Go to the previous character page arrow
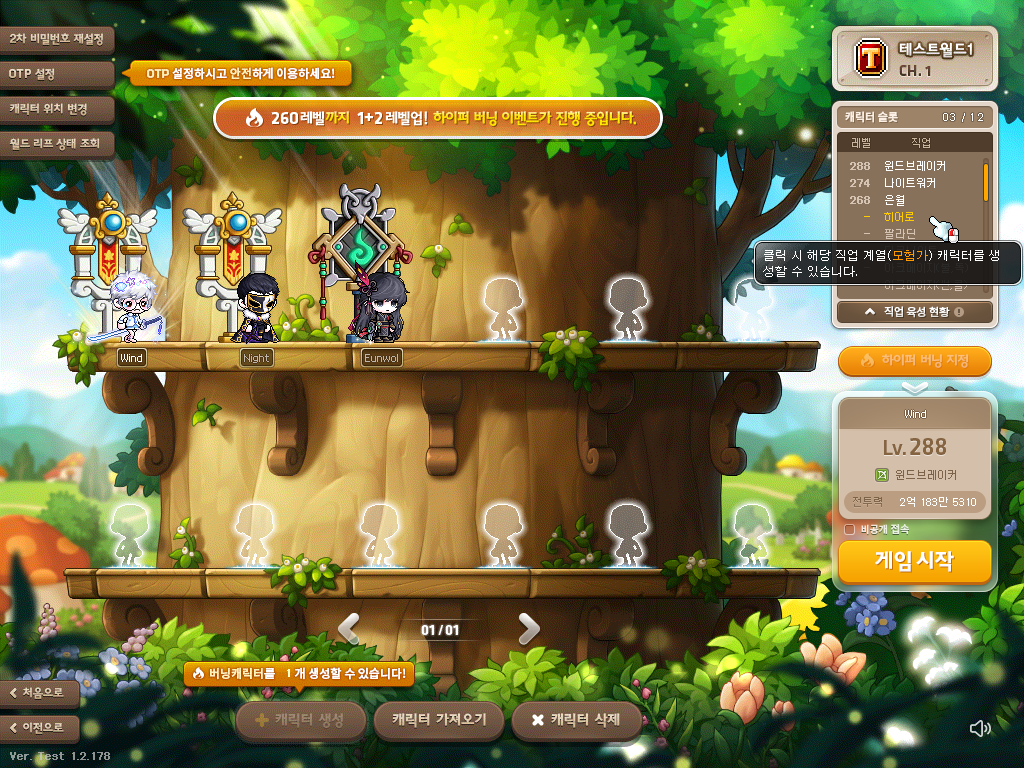 (x=349, y=628)
